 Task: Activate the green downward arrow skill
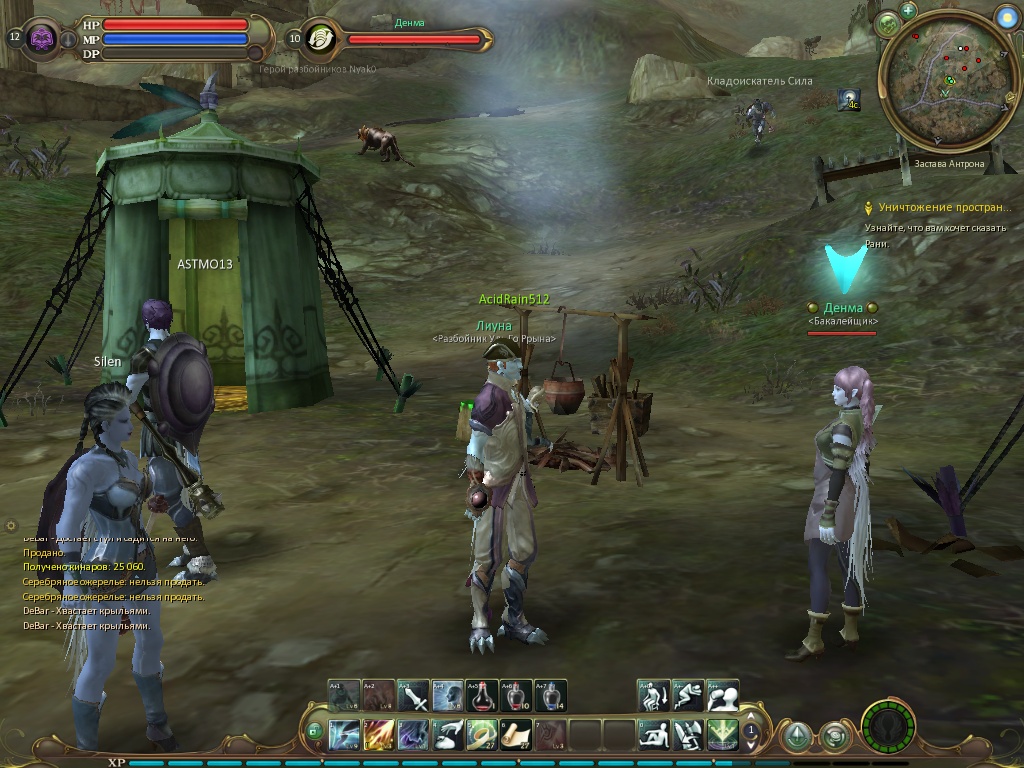point(723,735)
